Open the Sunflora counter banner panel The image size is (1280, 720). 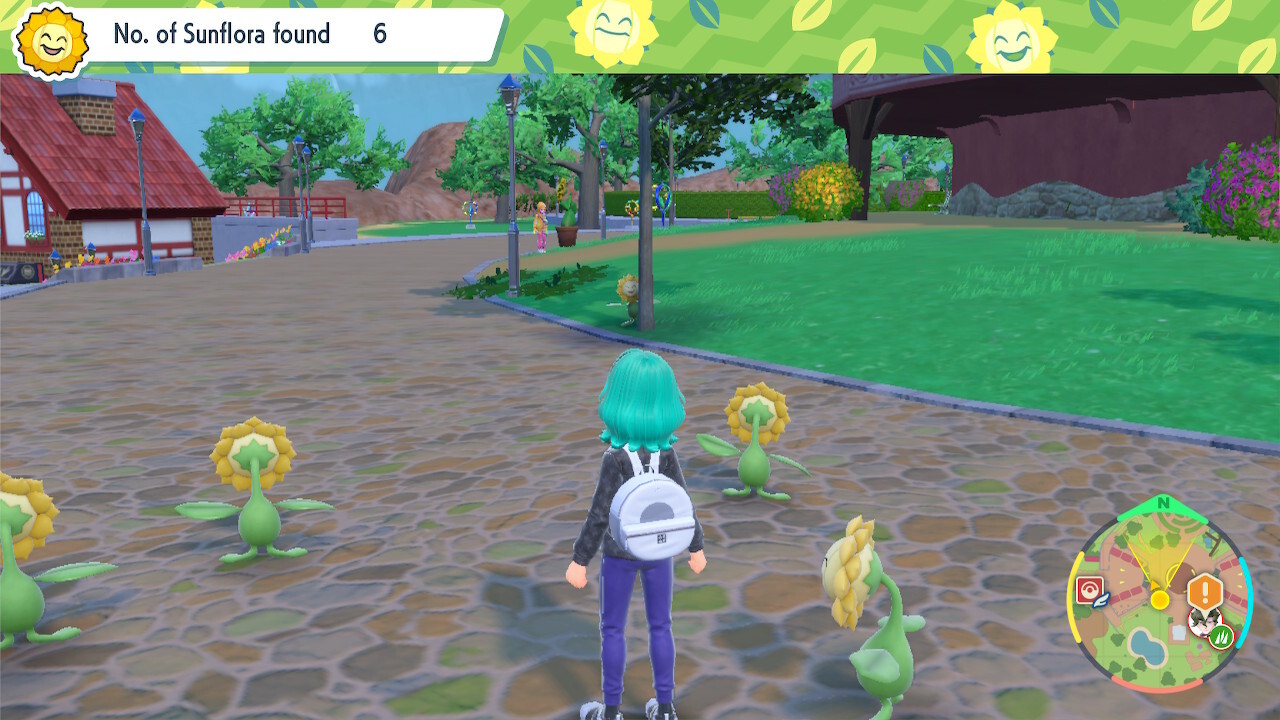click(x=250, y=35)
